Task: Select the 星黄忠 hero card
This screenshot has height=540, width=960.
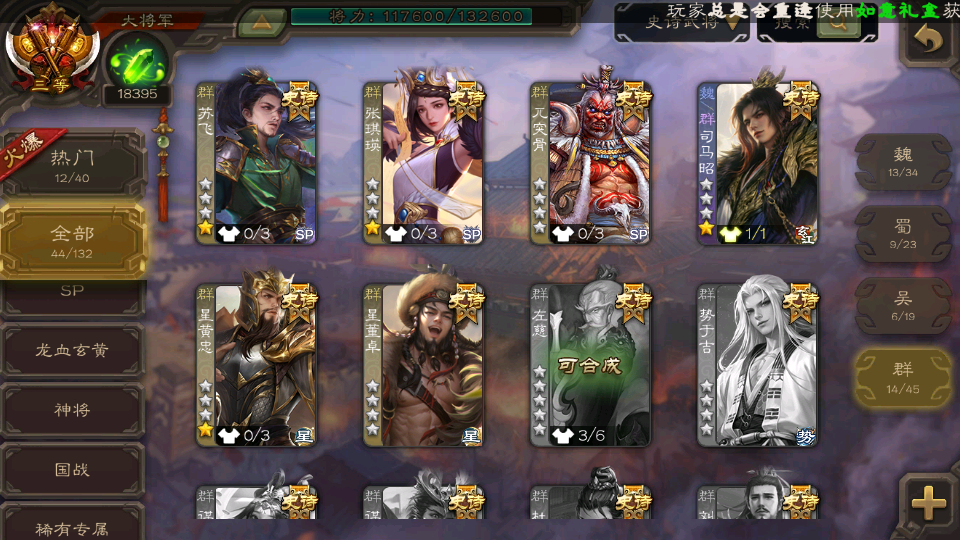Action: pyautogui.click(x=256, y=364)
